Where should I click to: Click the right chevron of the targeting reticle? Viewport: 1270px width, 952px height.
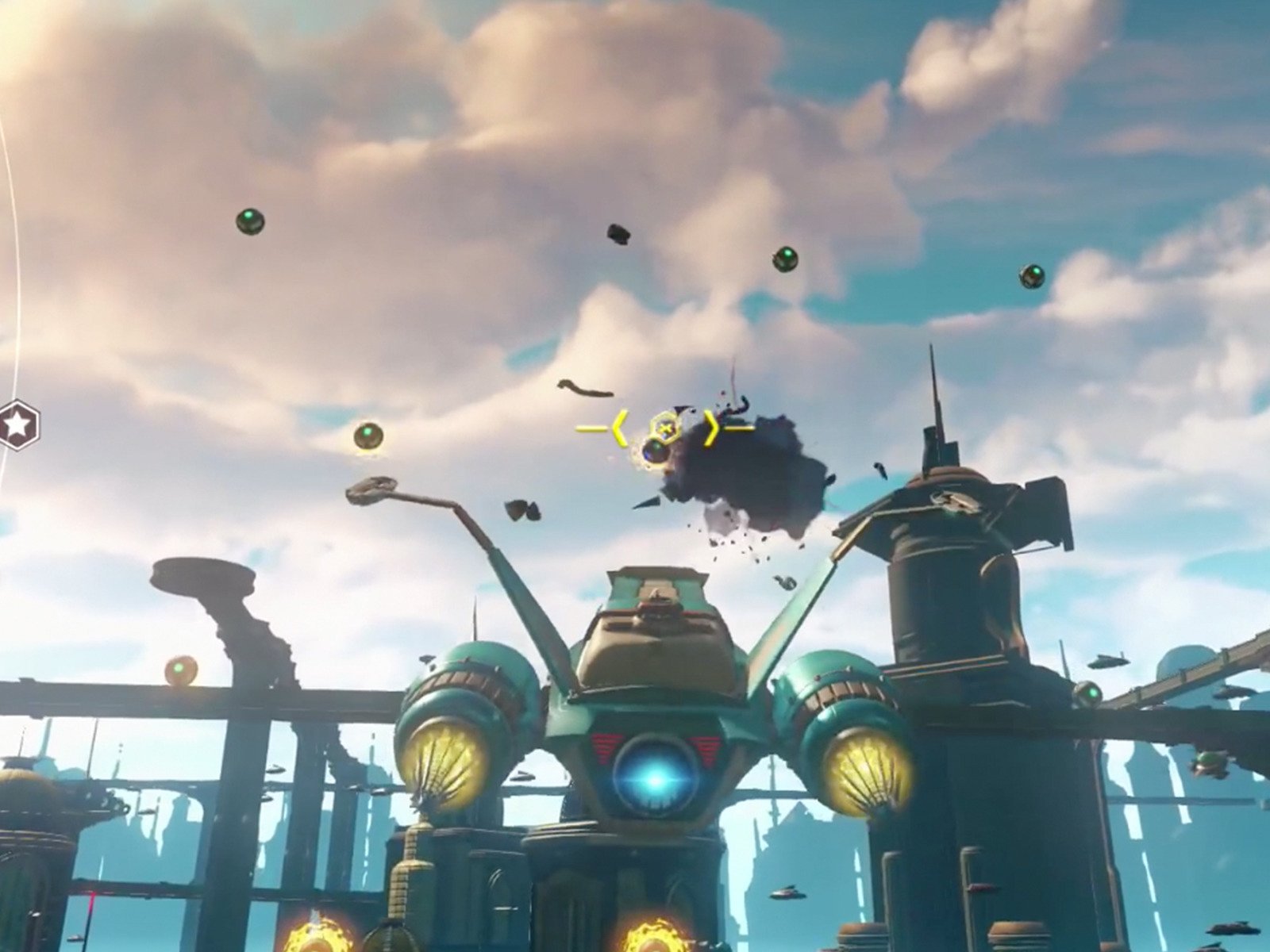pyautogui.click(x=711, y=428)
